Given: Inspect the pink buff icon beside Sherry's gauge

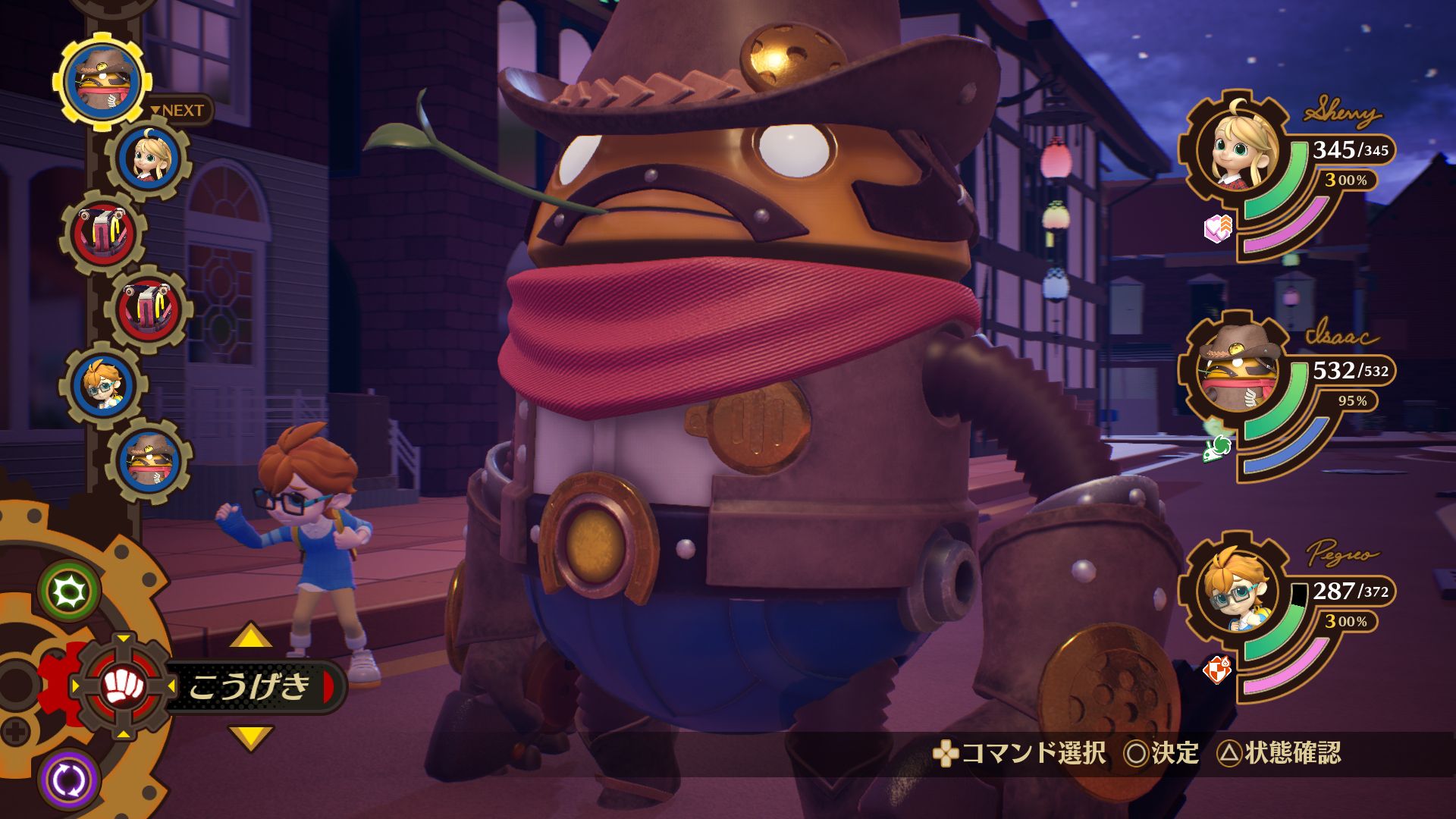Looking at the screenshot, I should pyautogui.click(x=1218, y=227).
